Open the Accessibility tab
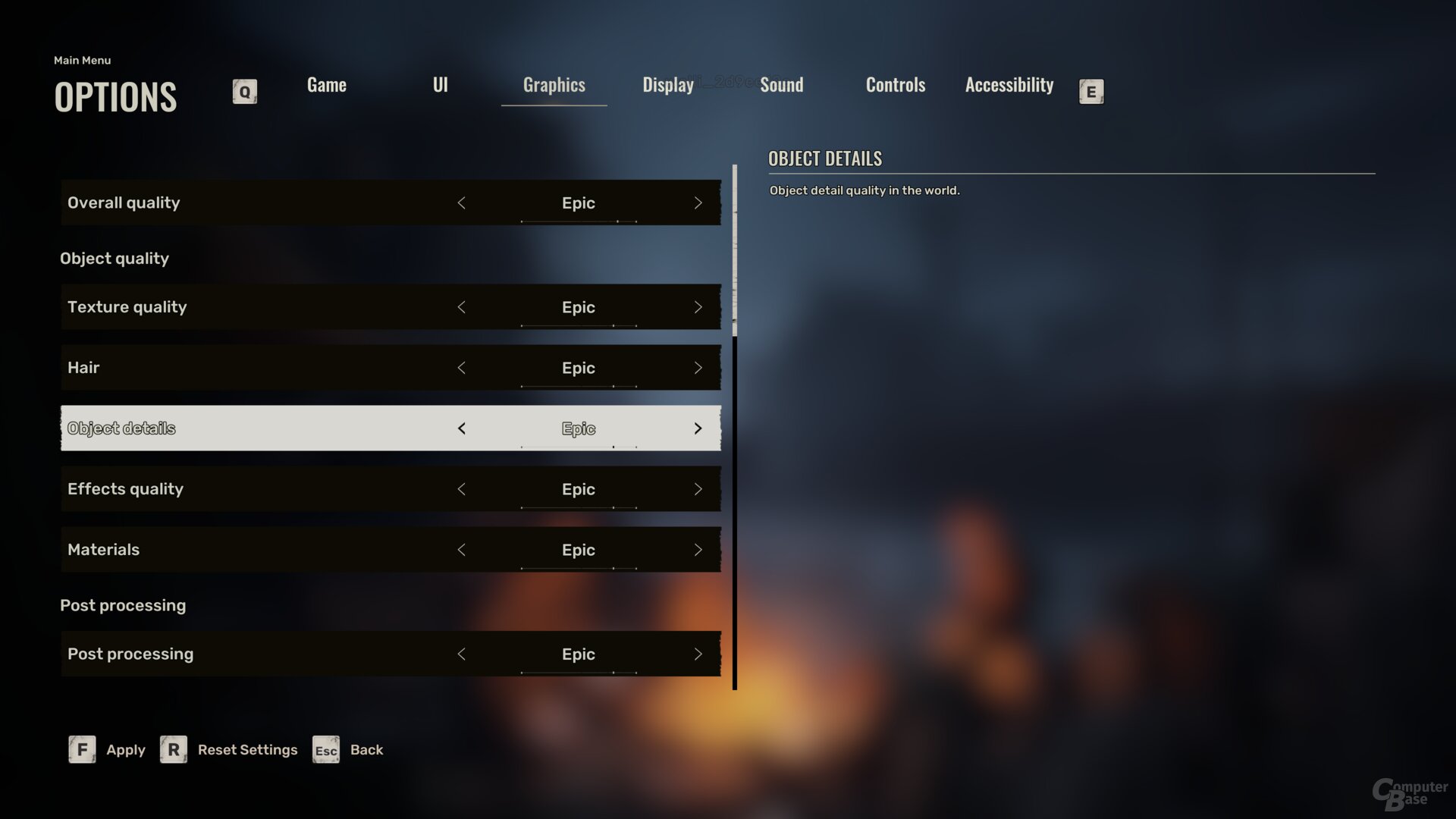 [x=1009, y=85]
